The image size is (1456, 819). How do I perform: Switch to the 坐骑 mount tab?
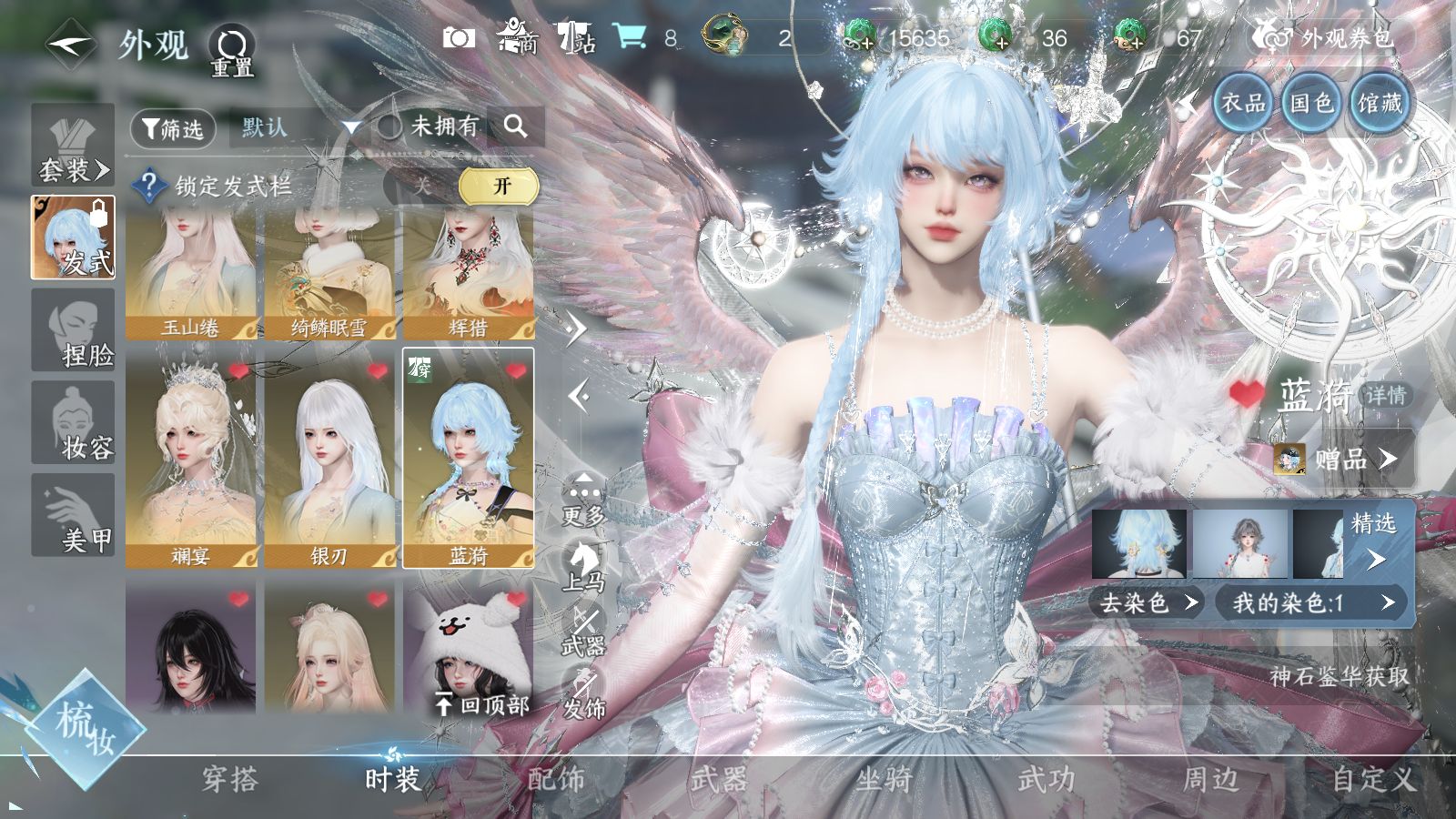pyautogui.click(x=883, y=779)
